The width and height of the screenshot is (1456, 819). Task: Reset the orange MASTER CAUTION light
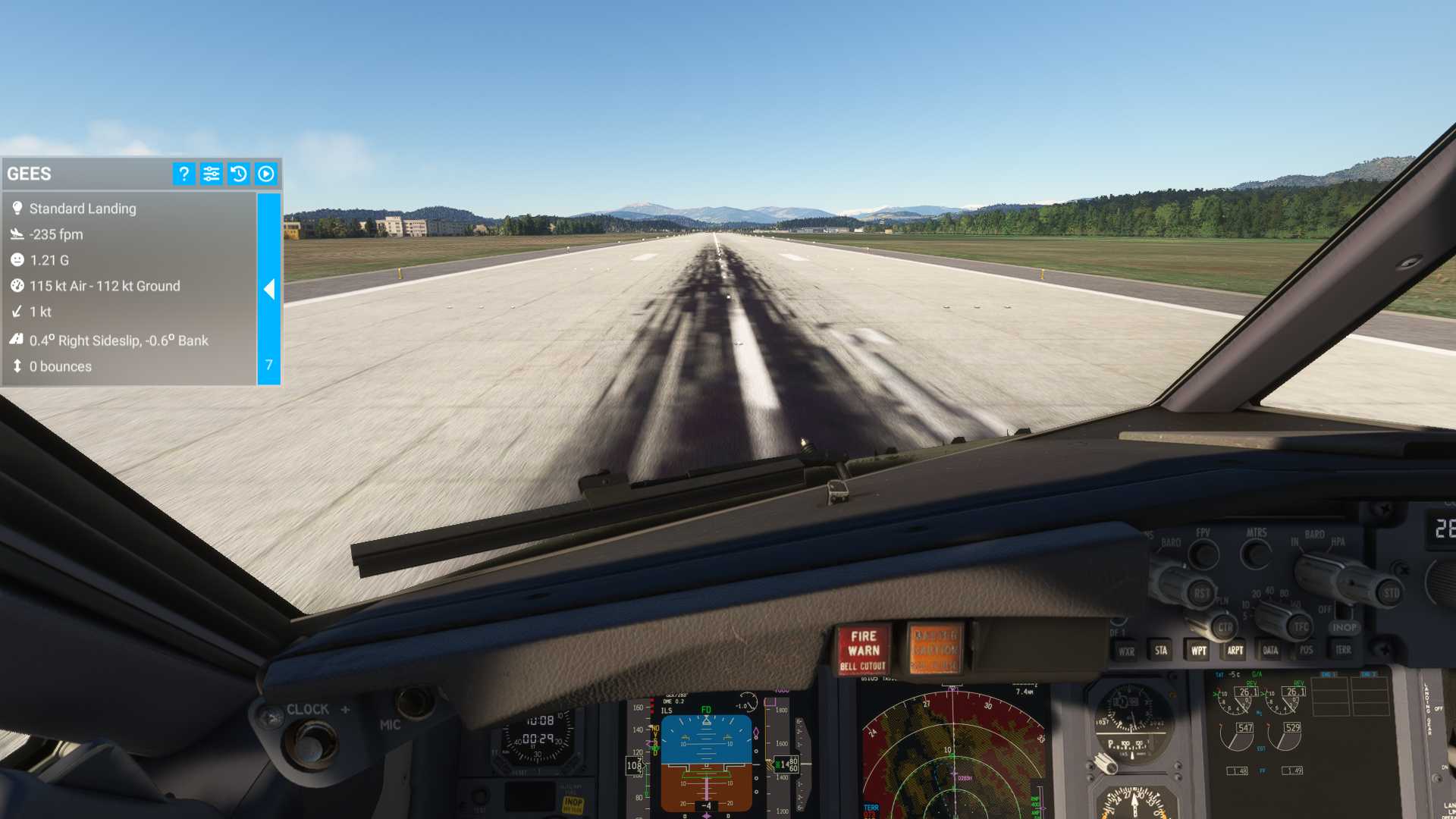[x=935, y=650]
